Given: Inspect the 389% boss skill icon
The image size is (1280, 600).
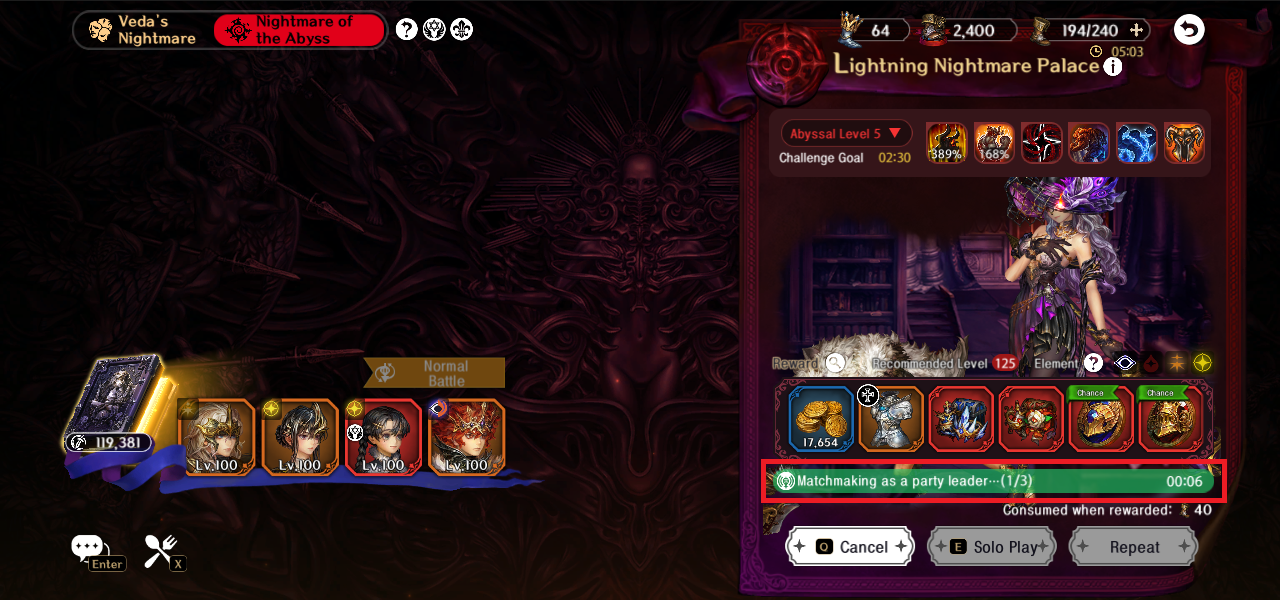Looking at the screenshot, I should pos(946,143).
